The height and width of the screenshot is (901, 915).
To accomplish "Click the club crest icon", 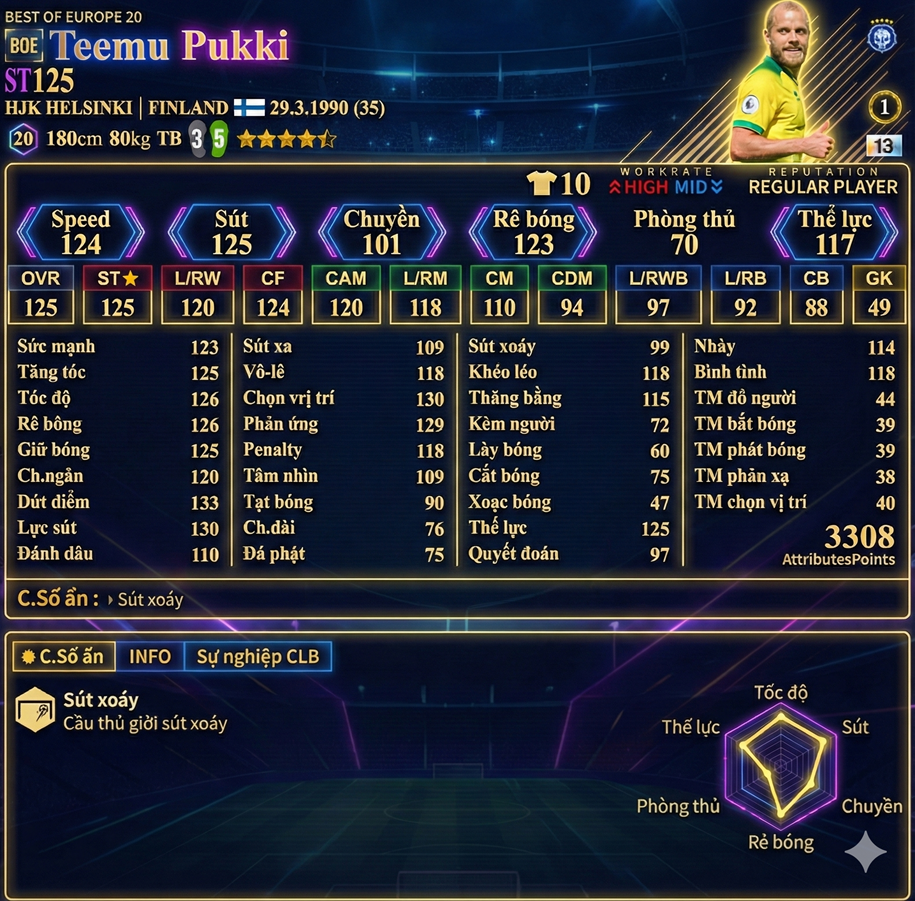I will [x=882, y=36].
